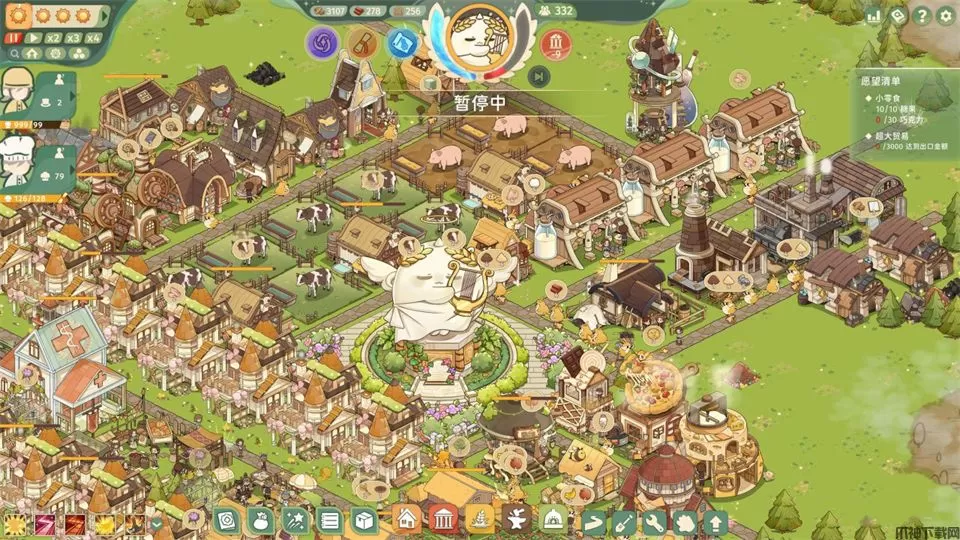Image resolution: width=960 pixels, height=540 pixels.
Task: Click the up-arrow upgrade tool
Action: click(x=715, y=521)
